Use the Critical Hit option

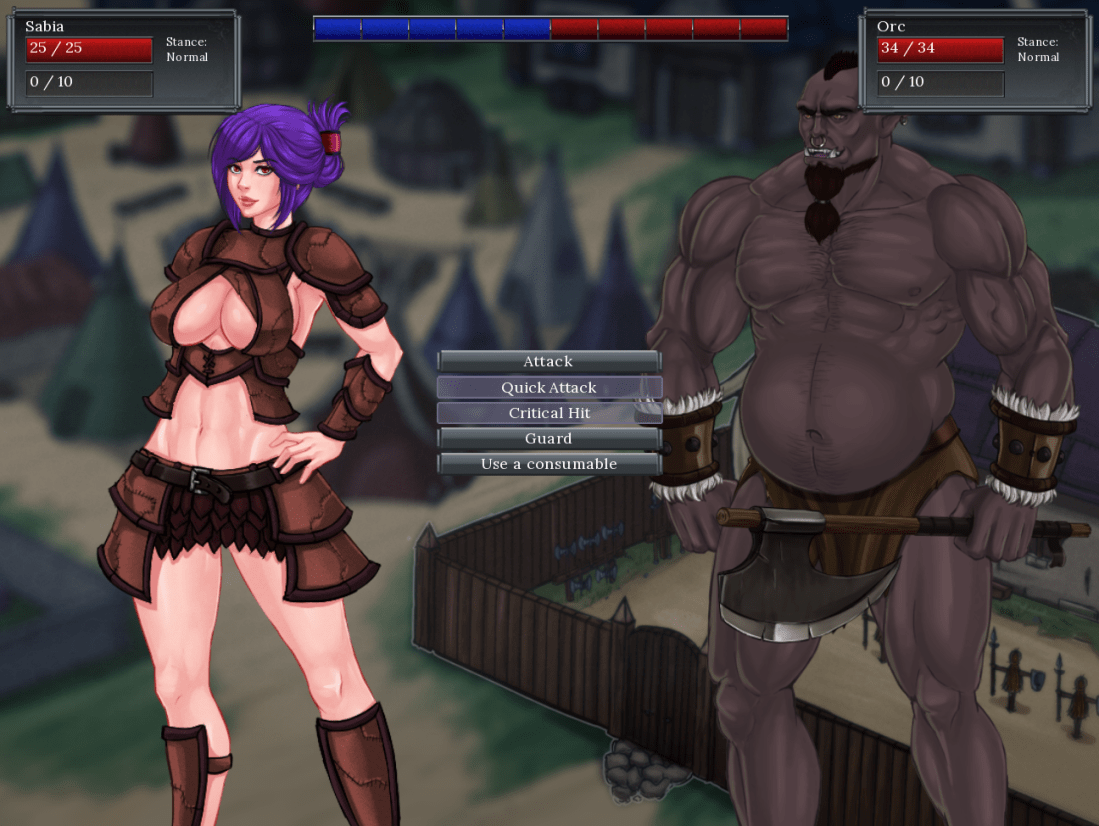pyautogui.click(x=548, y=413)
